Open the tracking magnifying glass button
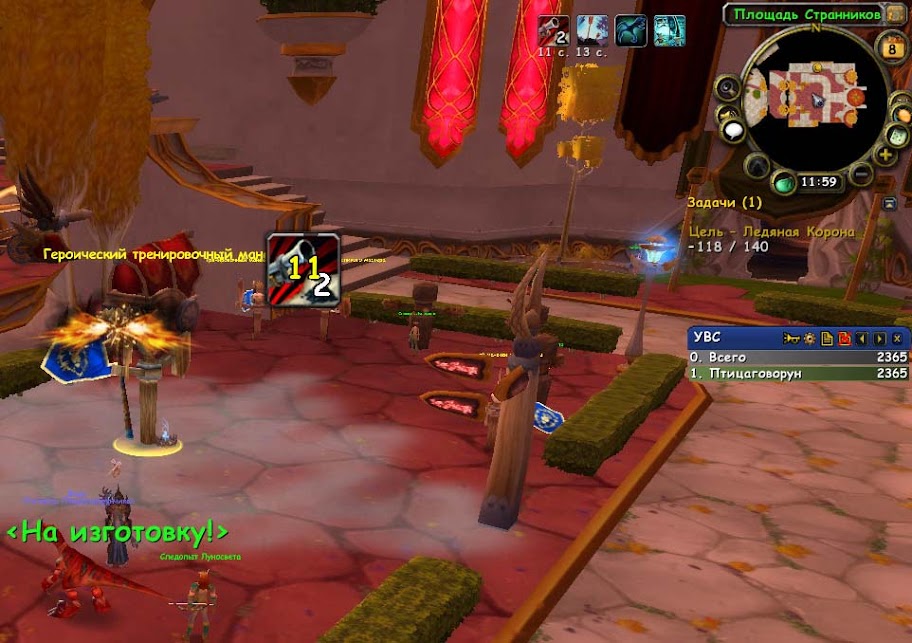Image resolution: width=912 pixels, height=643 pixels. (728, 88)
